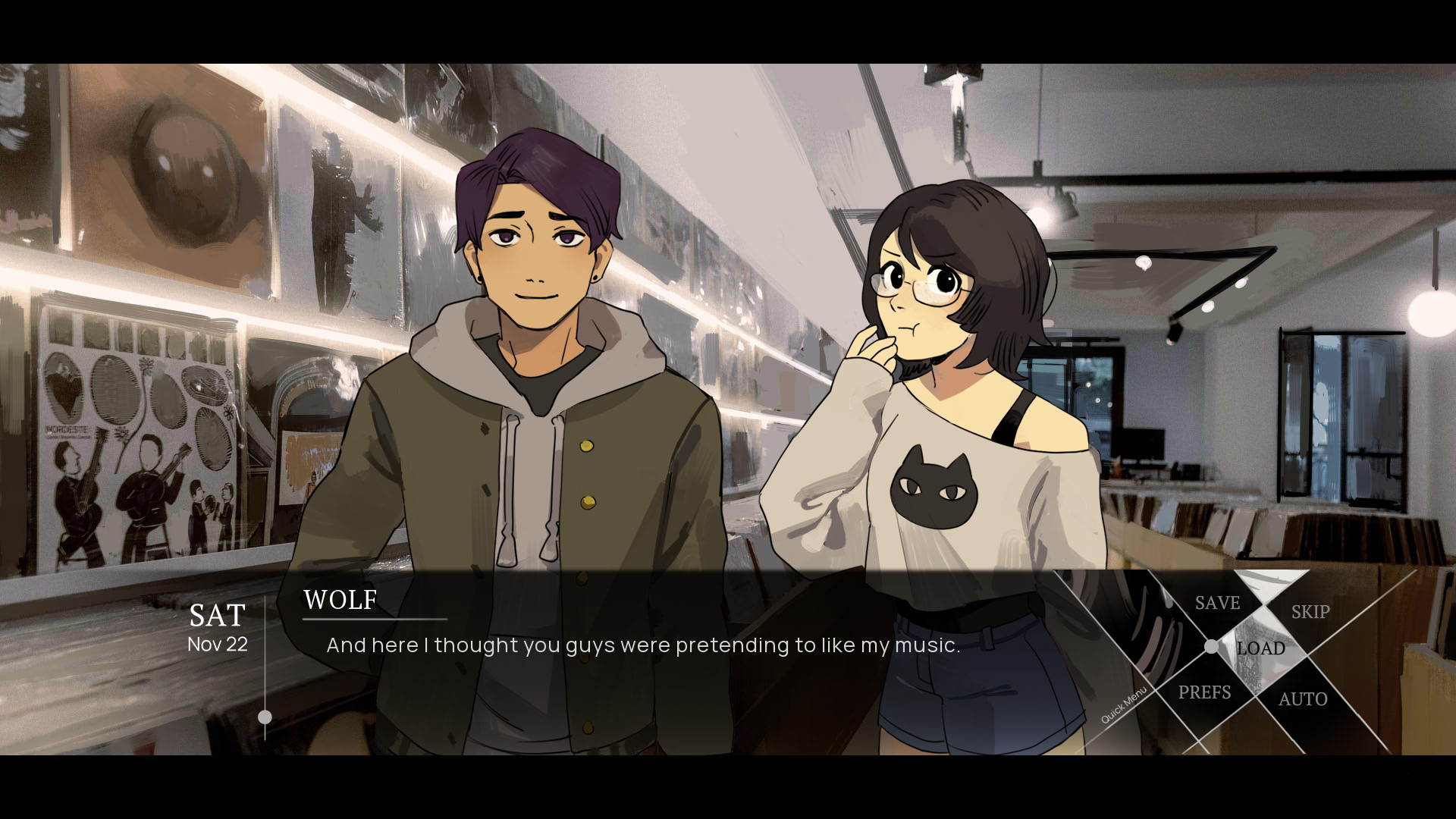The height and width of the screenshot is (819, 1456).
Task: Click SKIP in the quick menu
Action: tap(1310, 612)
